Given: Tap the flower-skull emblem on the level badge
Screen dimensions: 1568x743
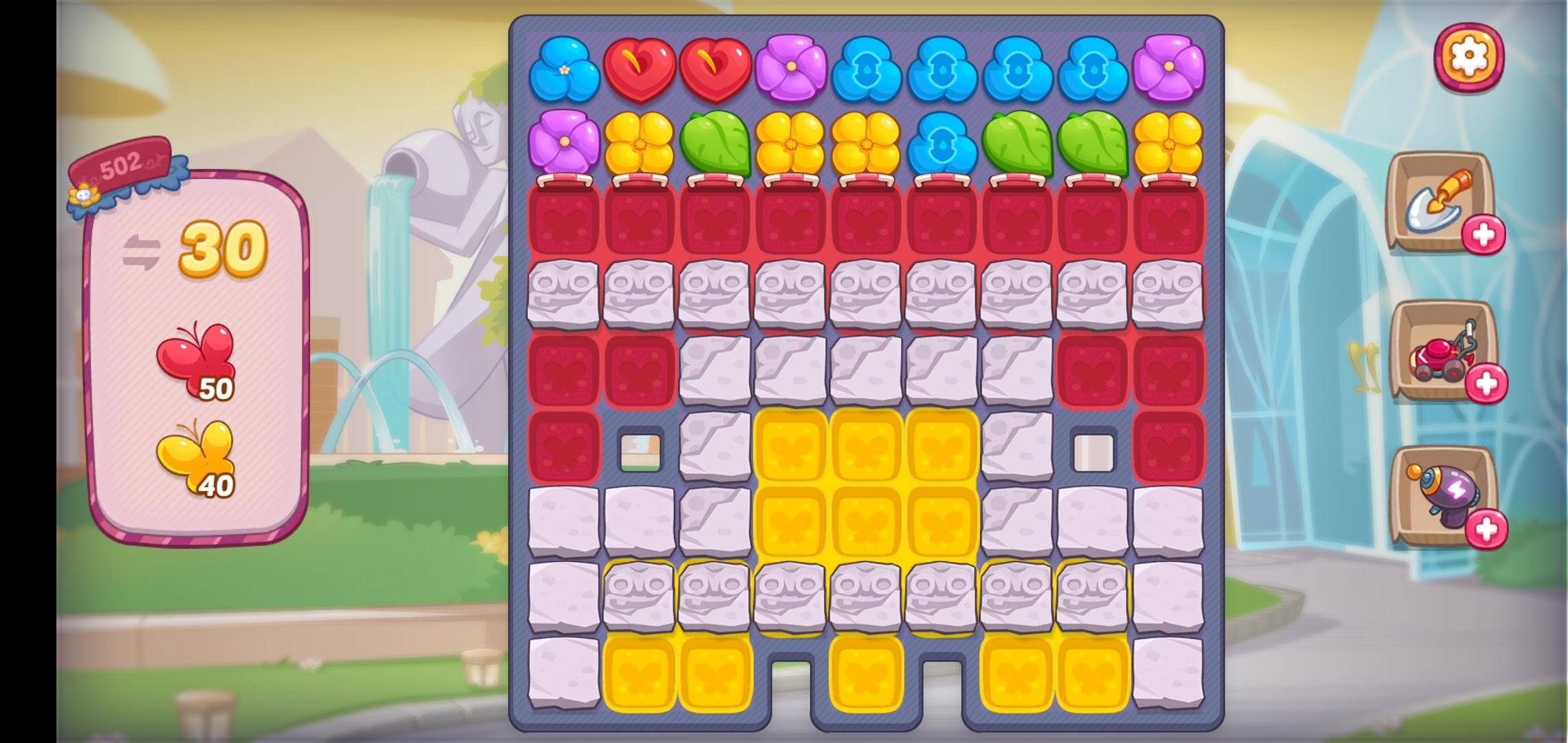Looking at the screenshot, I should (84, 195).
